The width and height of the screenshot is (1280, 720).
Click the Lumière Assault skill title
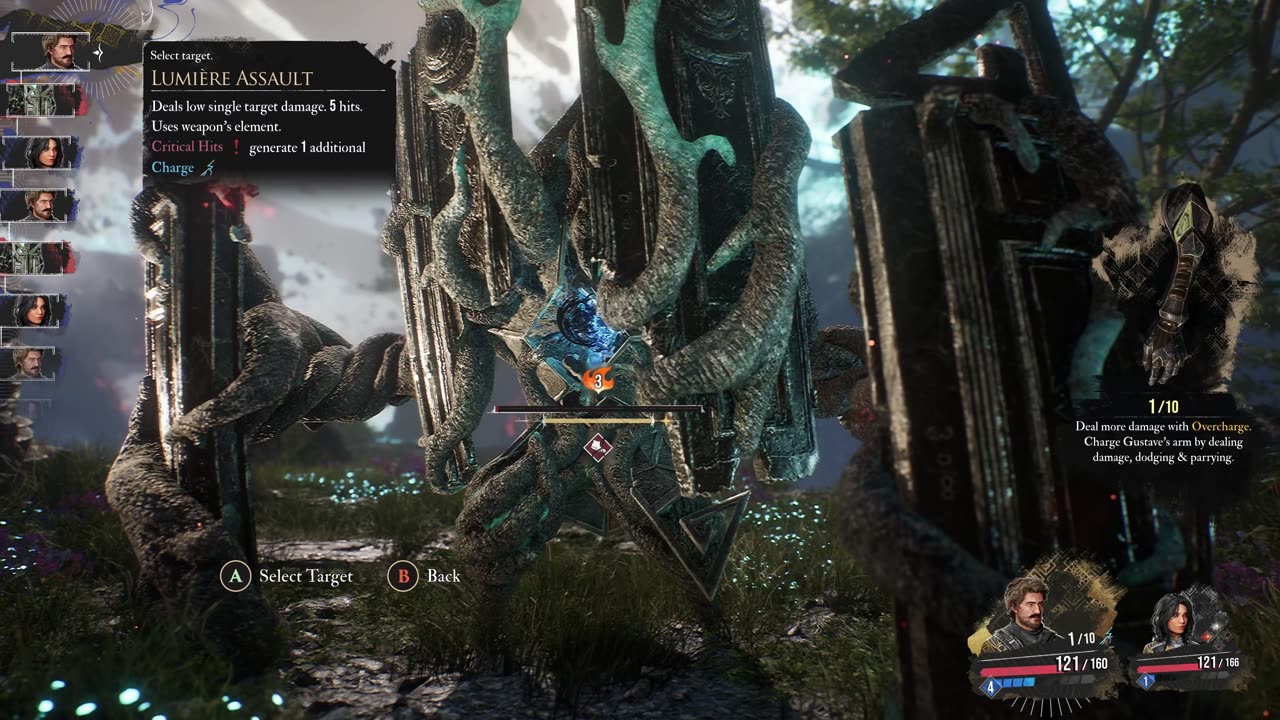pyautogui.click(x=232, y=78)
